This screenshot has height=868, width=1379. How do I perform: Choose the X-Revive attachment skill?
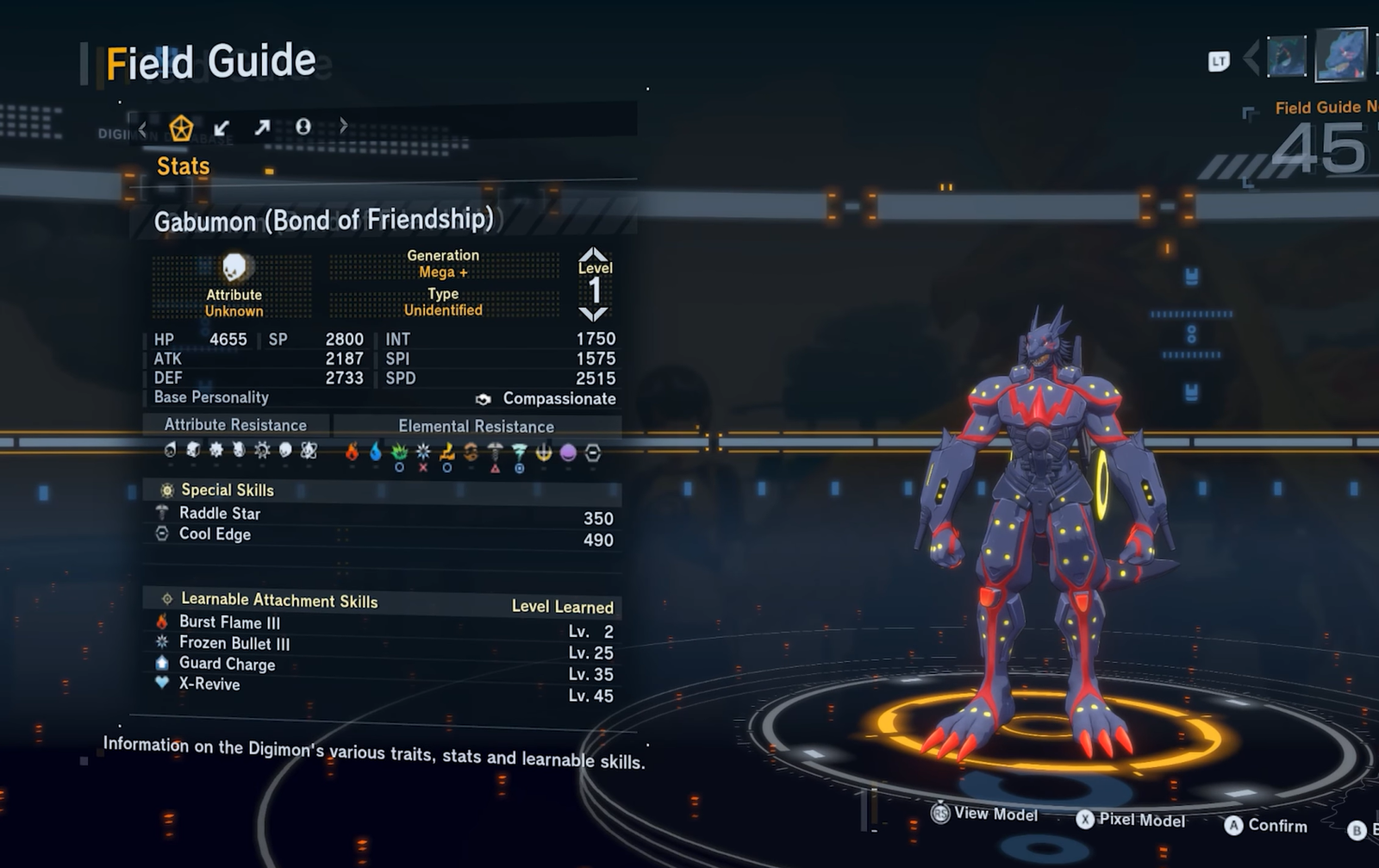point(209,684)
